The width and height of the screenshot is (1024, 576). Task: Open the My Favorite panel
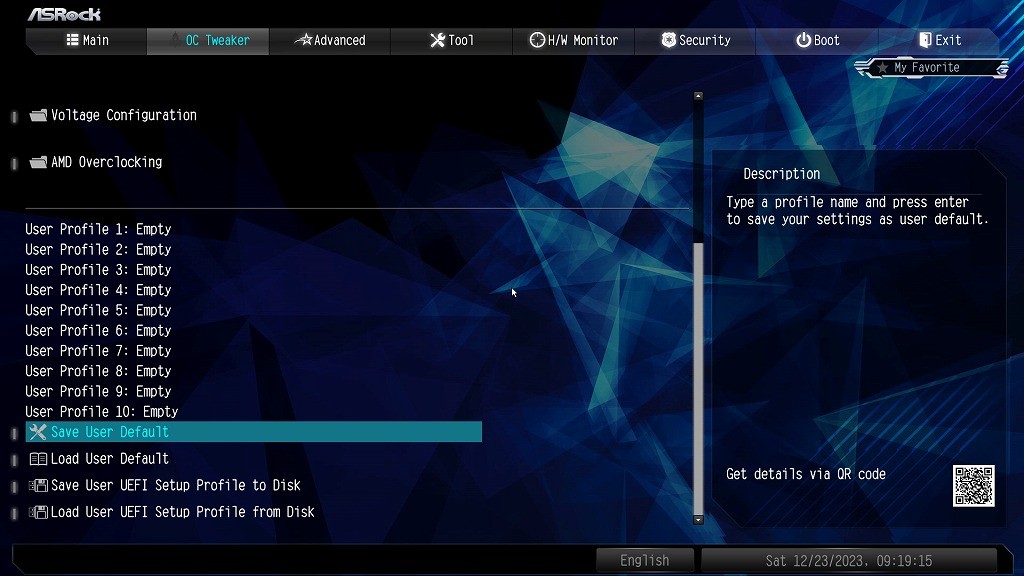click(x=930, y=68)
